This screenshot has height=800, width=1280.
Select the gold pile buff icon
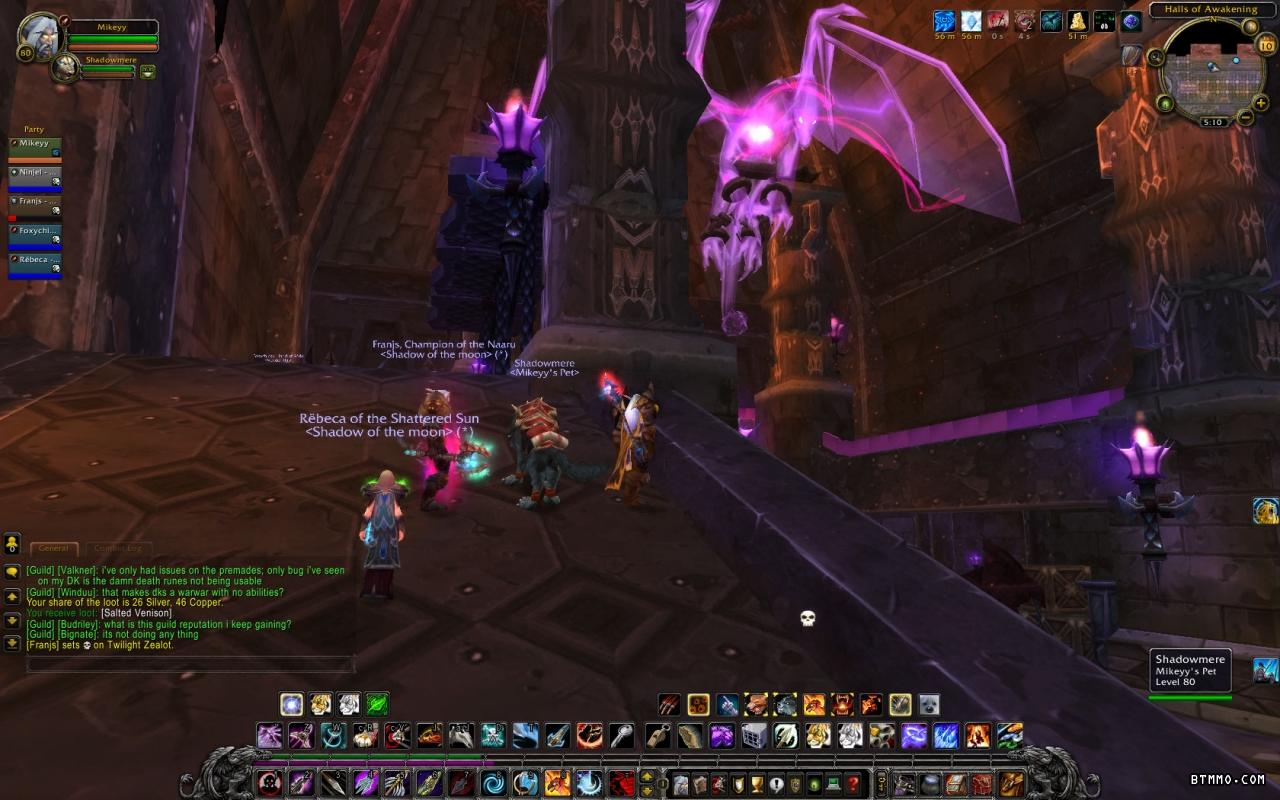tap(1078, 21)
